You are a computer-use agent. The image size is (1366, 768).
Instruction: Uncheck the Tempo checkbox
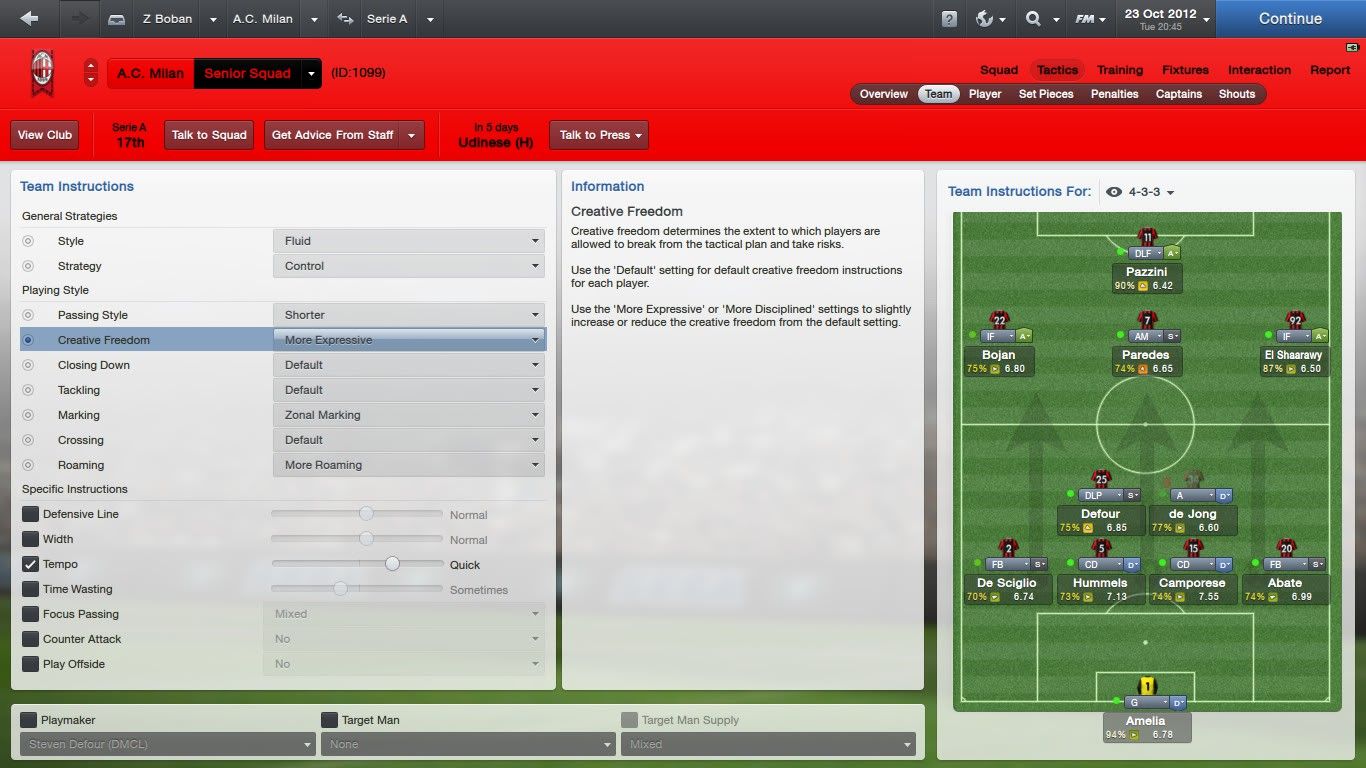click(x=29, y=564)
